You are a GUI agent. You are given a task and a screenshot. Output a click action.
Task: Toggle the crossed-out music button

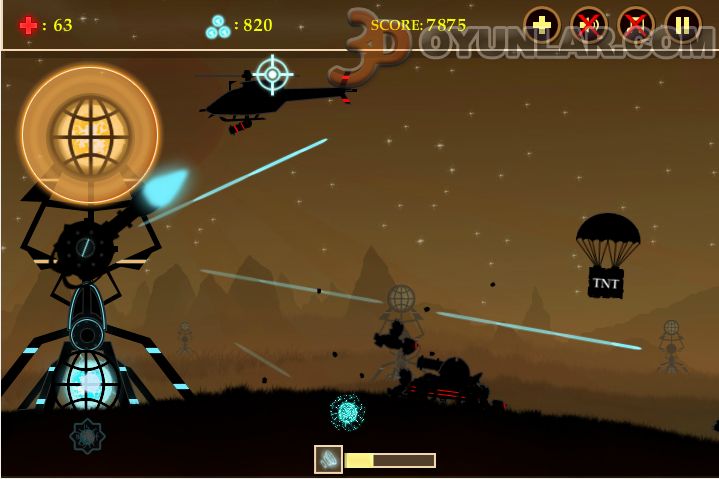(x=636, y=25)
